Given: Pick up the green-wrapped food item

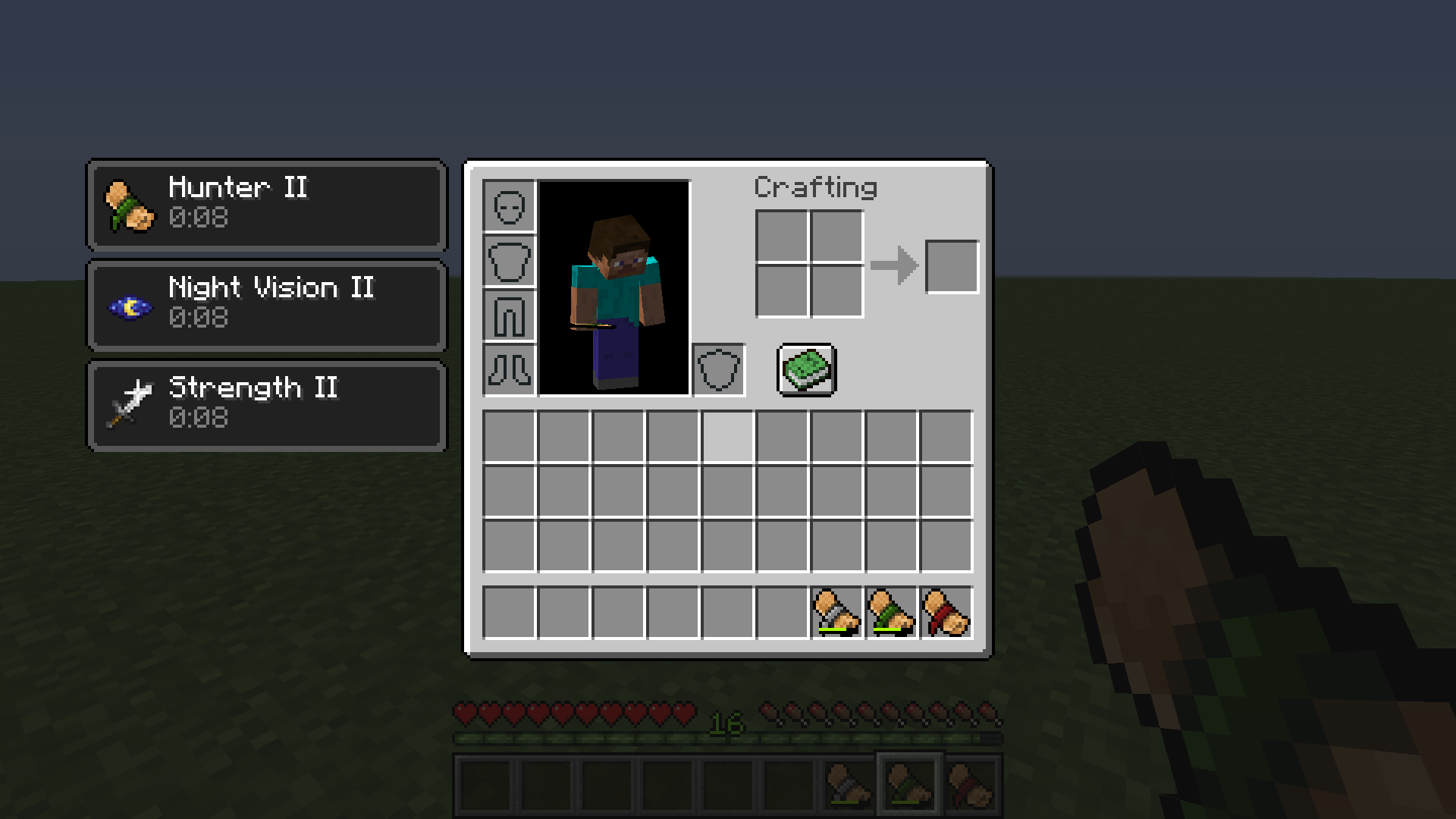Looking at the screenshot, I should point(892,613).
